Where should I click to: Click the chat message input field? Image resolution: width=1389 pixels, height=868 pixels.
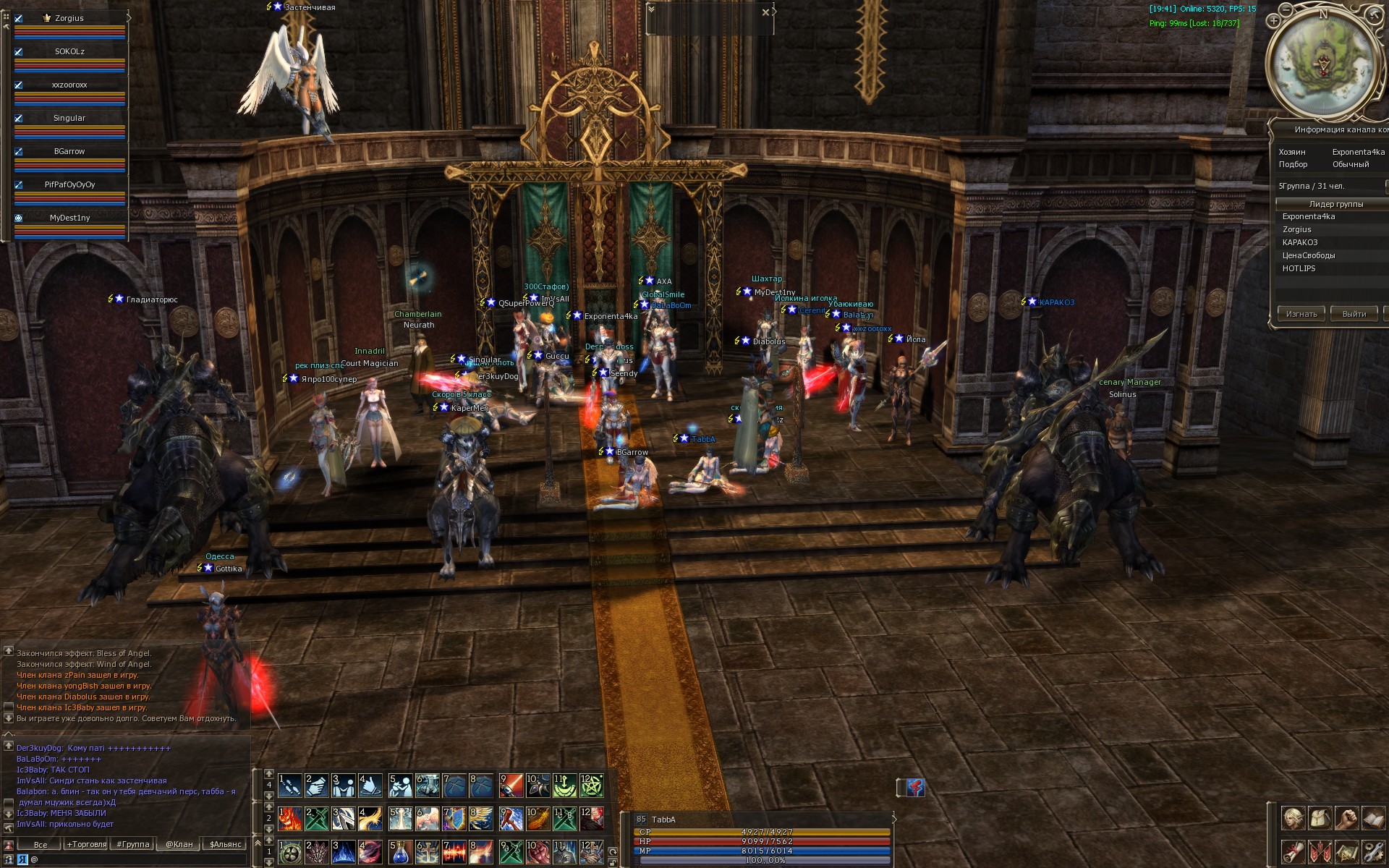[x=137, y=859]
